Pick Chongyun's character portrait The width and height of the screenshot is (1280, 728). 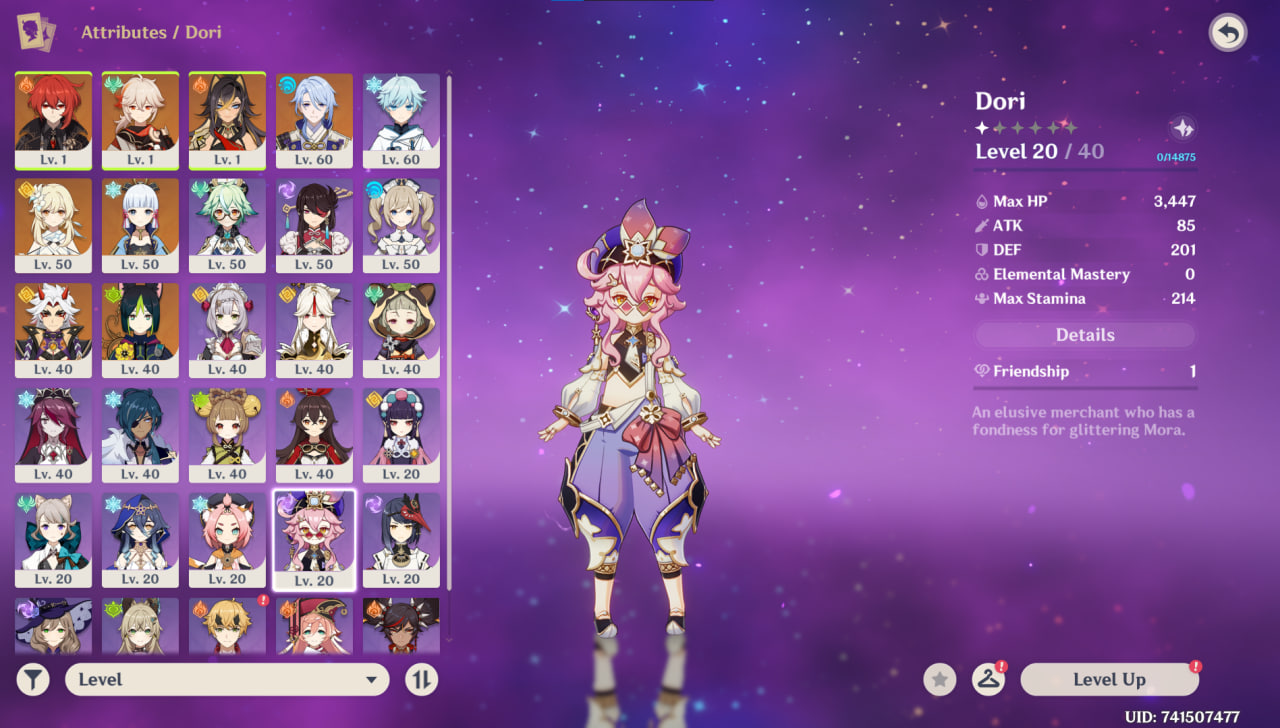click(x=401, y=118)
